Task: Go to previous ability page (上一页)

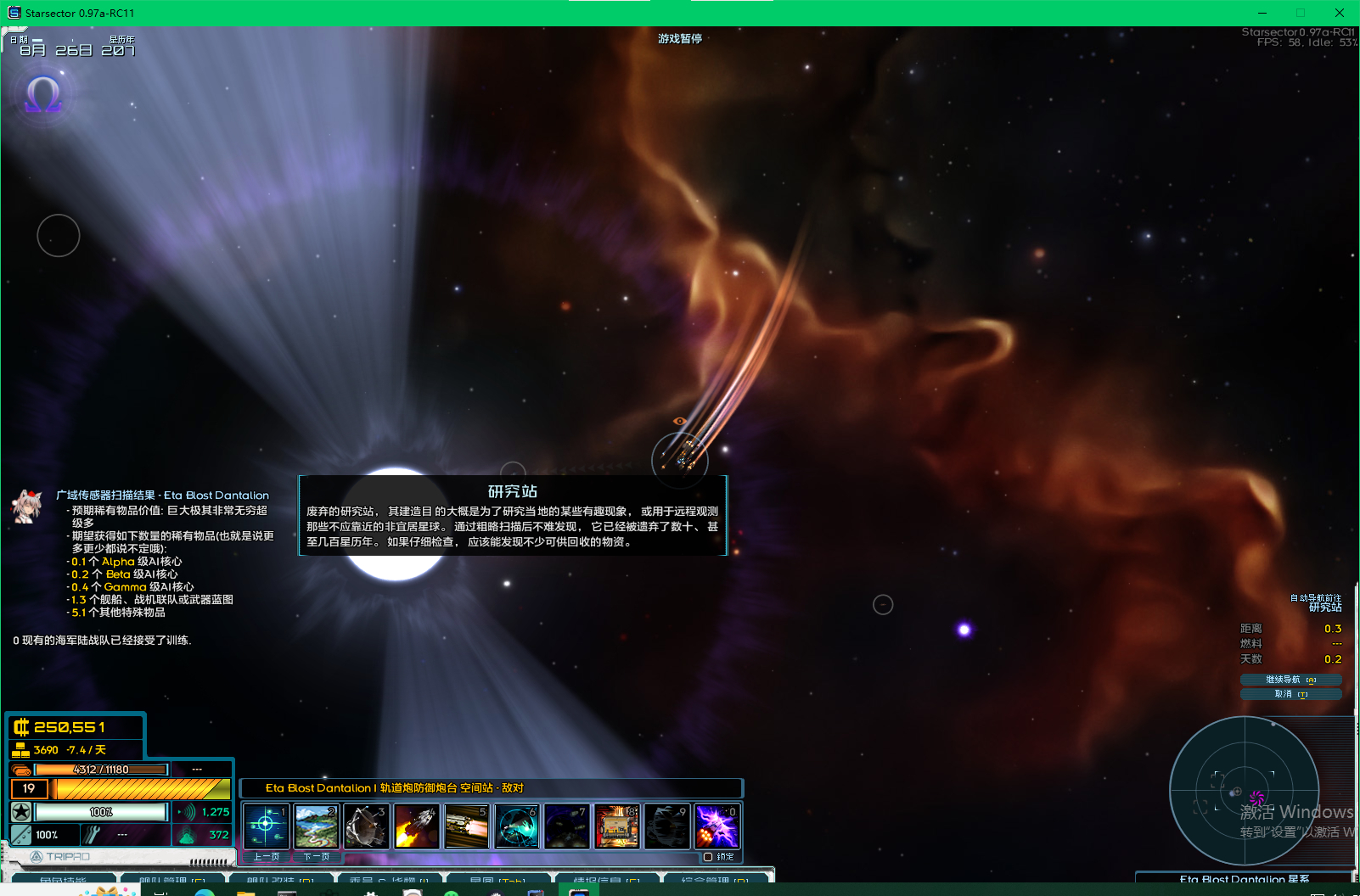Action: click(267, 857)
